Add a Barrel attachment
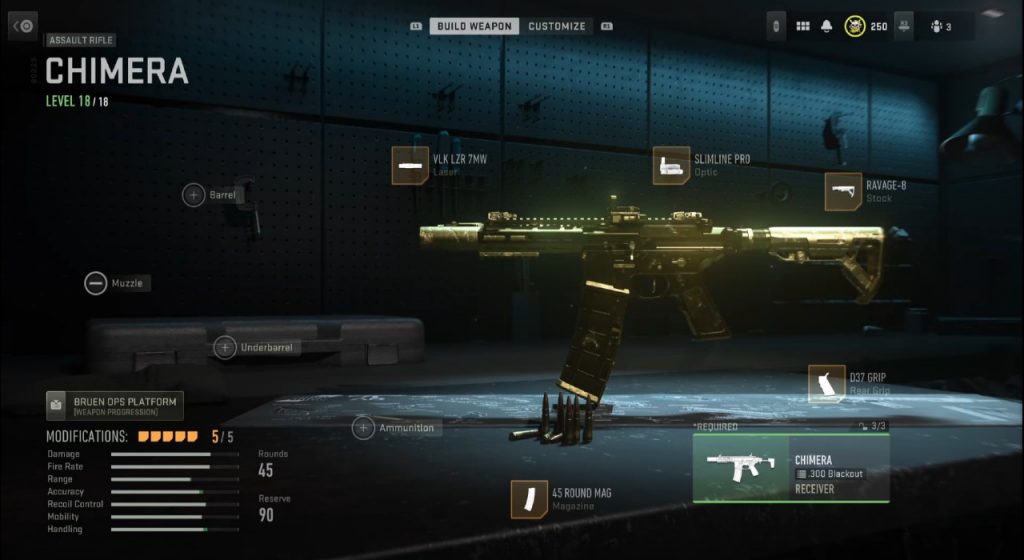Viewport: 1024px width, 560px height. (193, 195)
